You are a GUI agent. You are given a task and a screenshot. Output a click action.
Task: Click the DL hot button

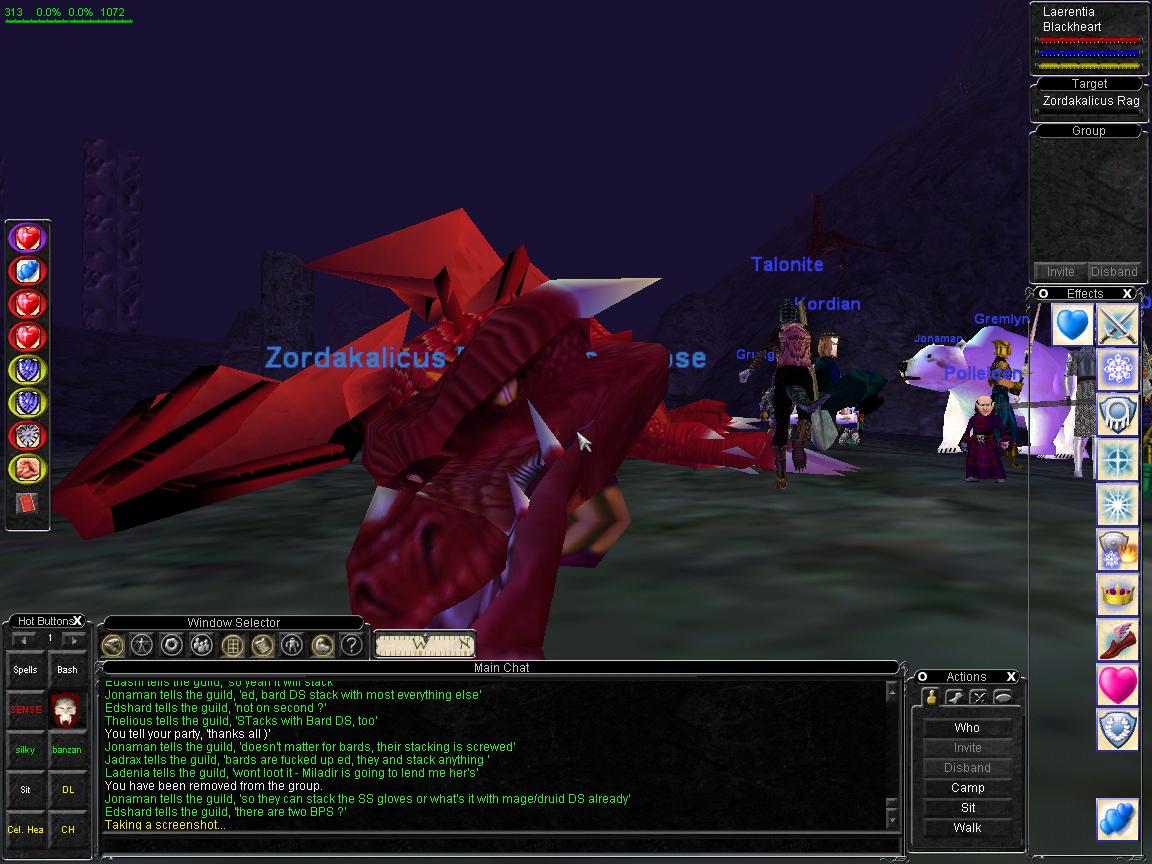[x=67, y=789]
